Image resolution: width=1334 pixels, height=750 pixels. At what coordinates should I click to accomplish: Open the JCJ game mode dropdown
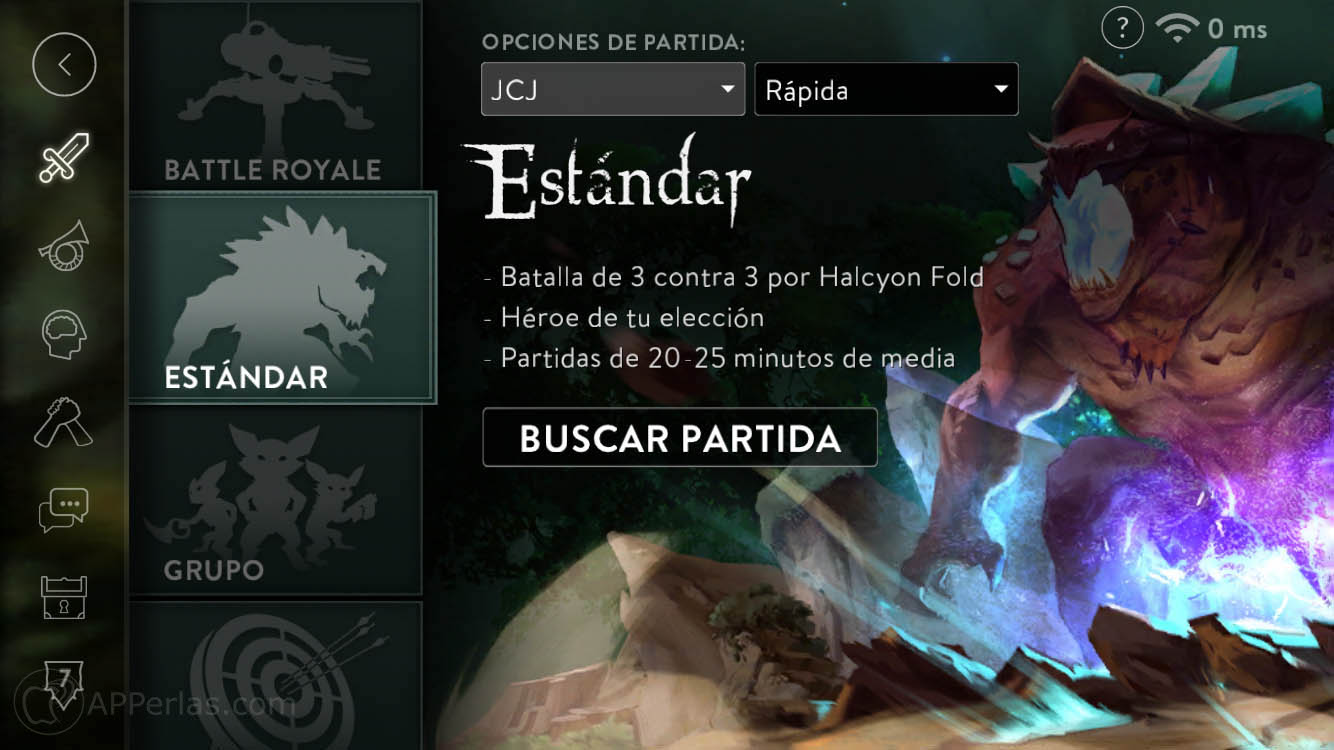(612, 89)
